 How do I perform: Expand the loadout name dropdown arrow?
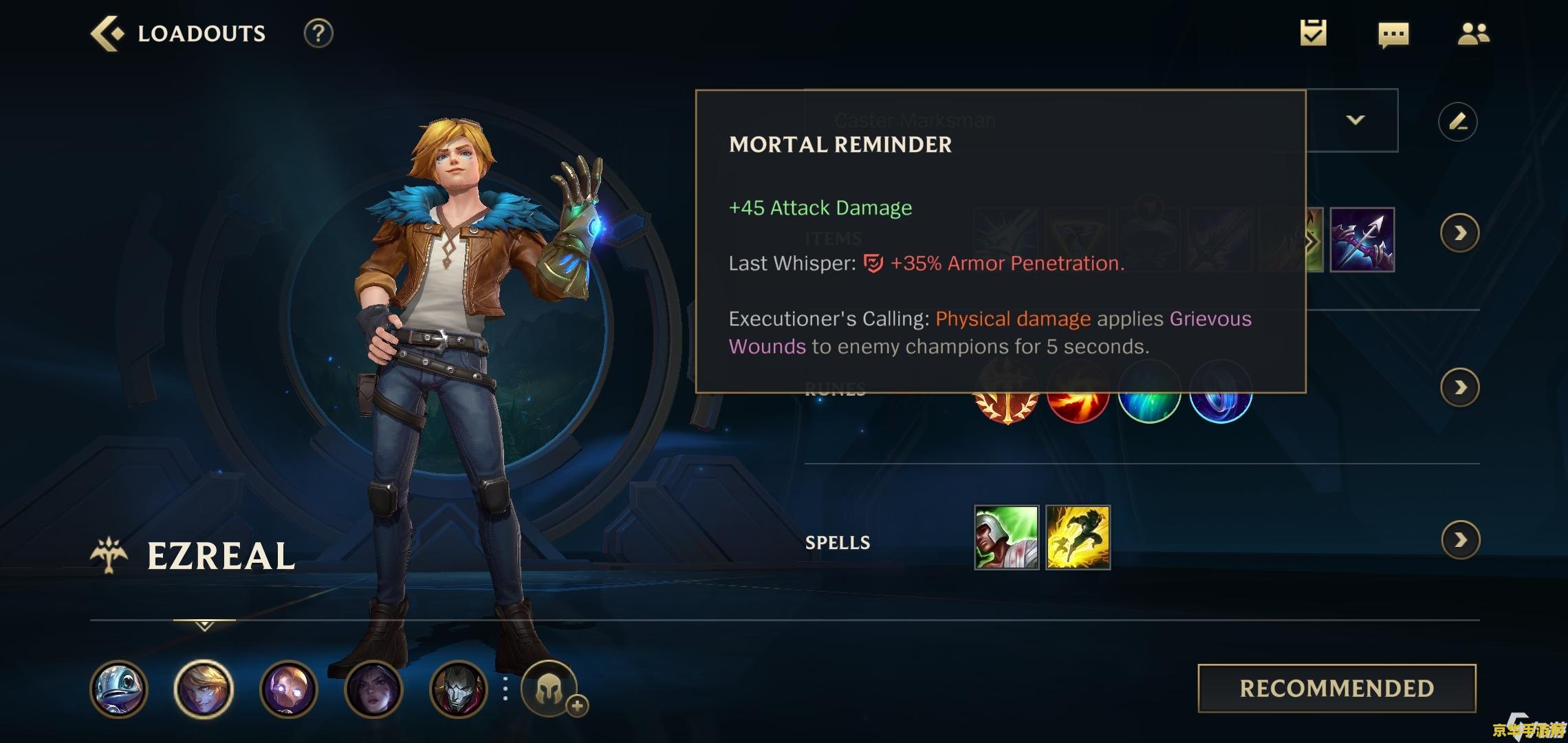(1355, 120)
